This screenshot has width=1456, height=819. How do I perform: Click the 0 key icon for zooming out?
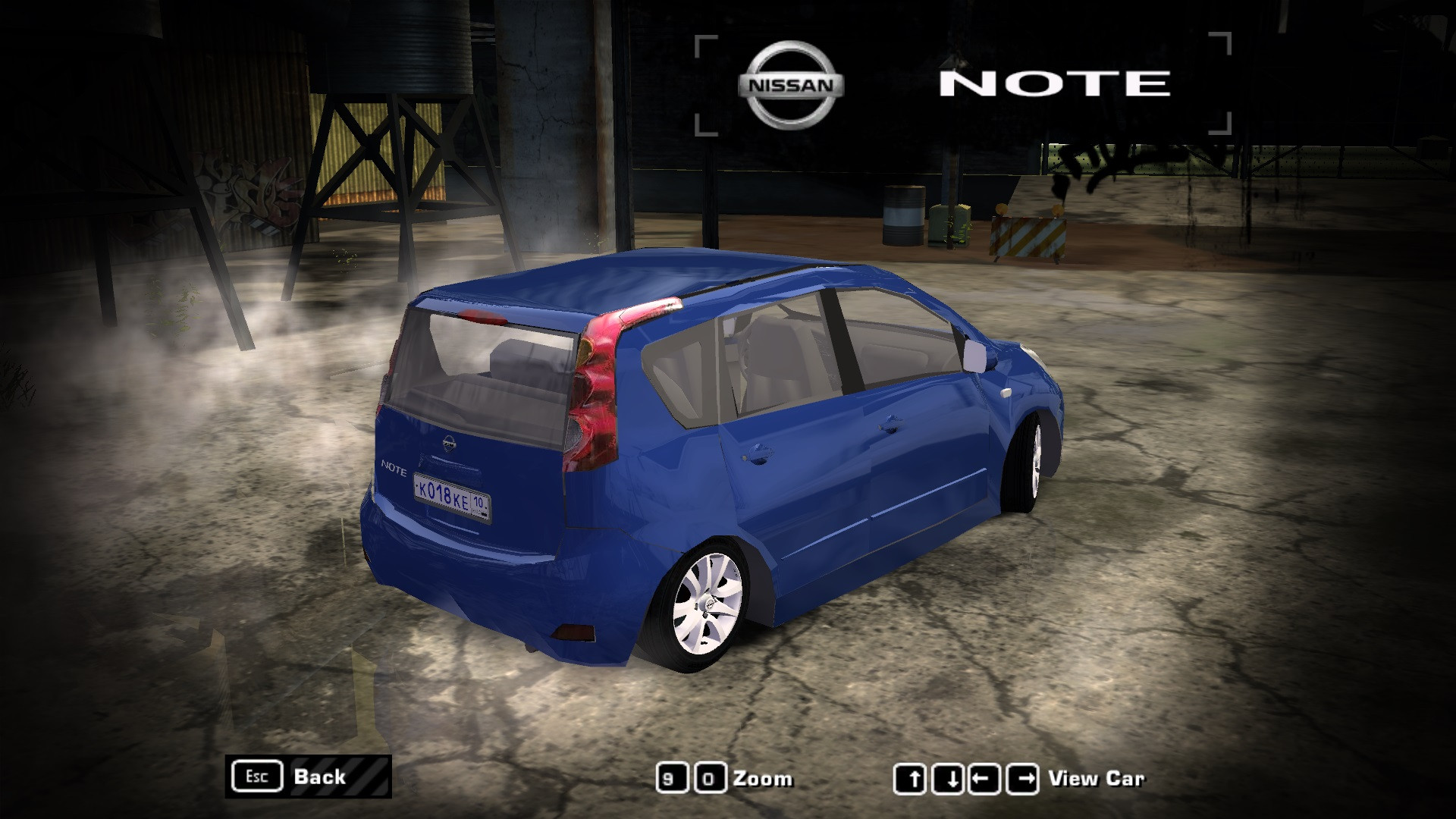point(711,778)
